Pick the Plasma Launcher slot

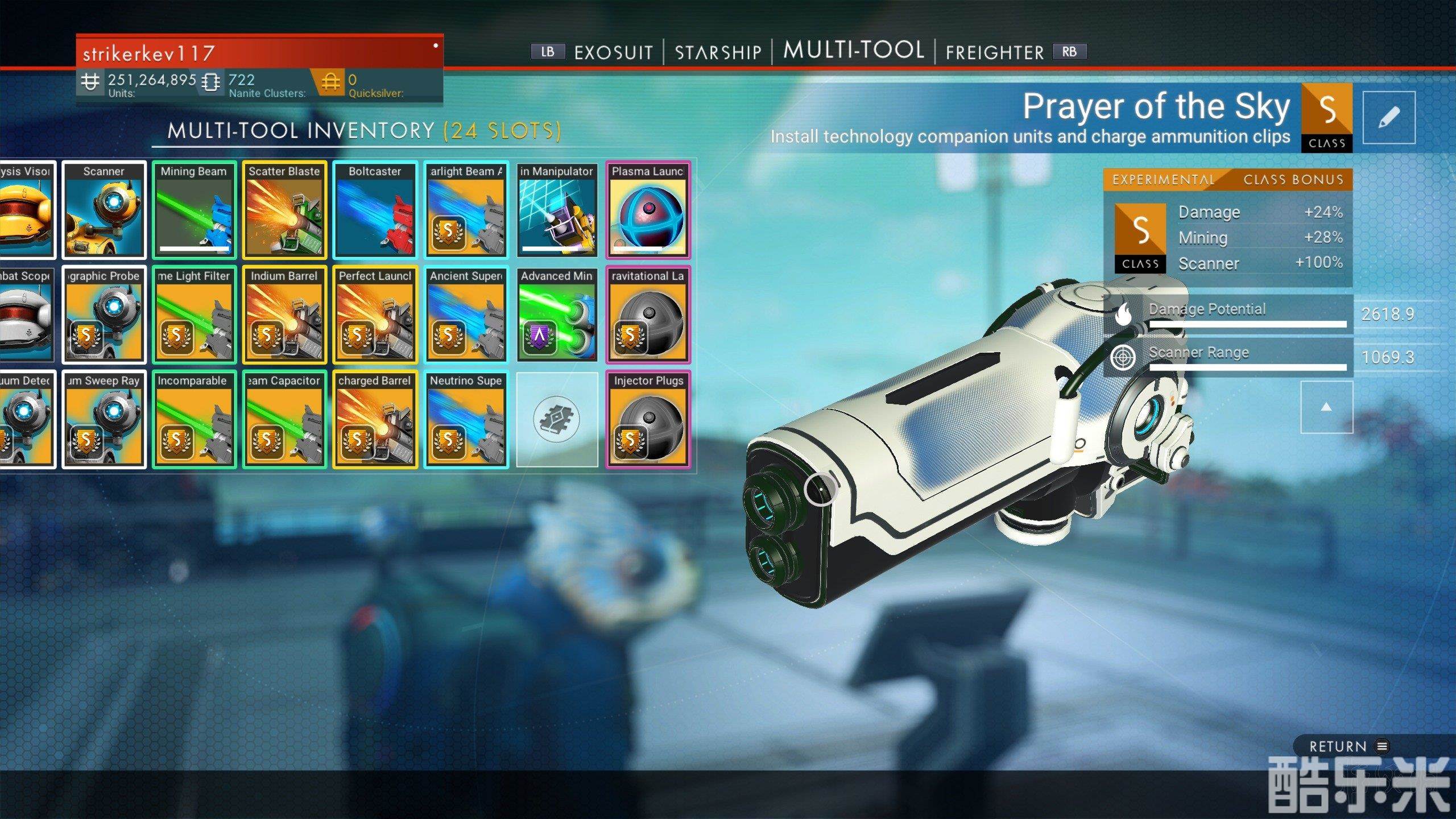[648, 209]
